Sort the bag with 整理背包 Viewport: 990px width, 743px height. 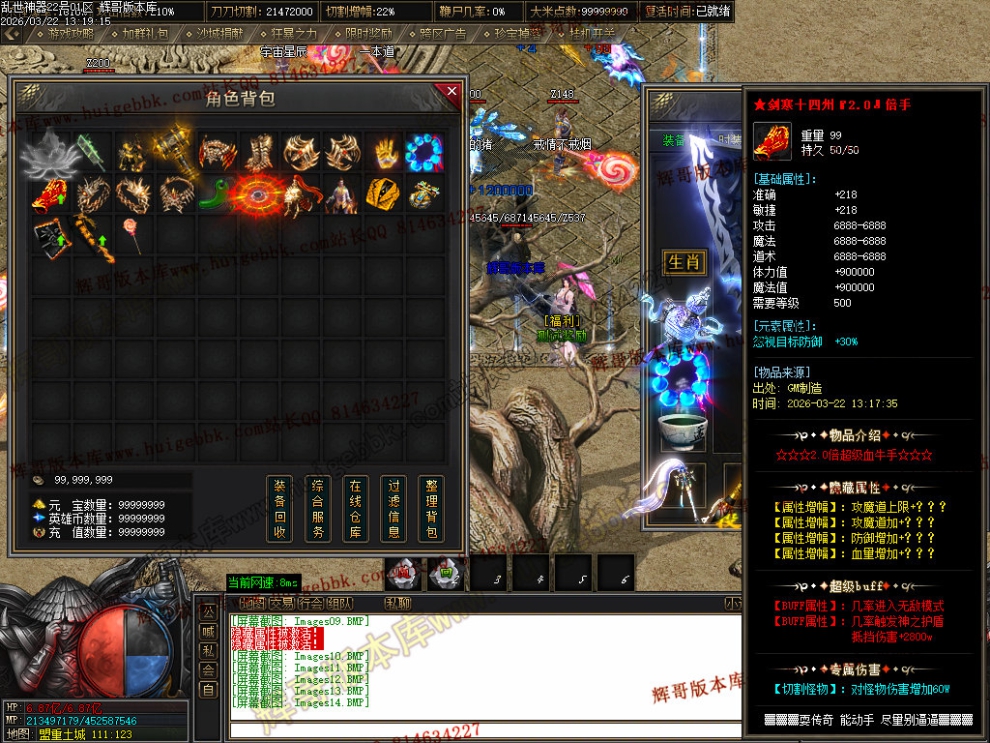coord(430,509)
